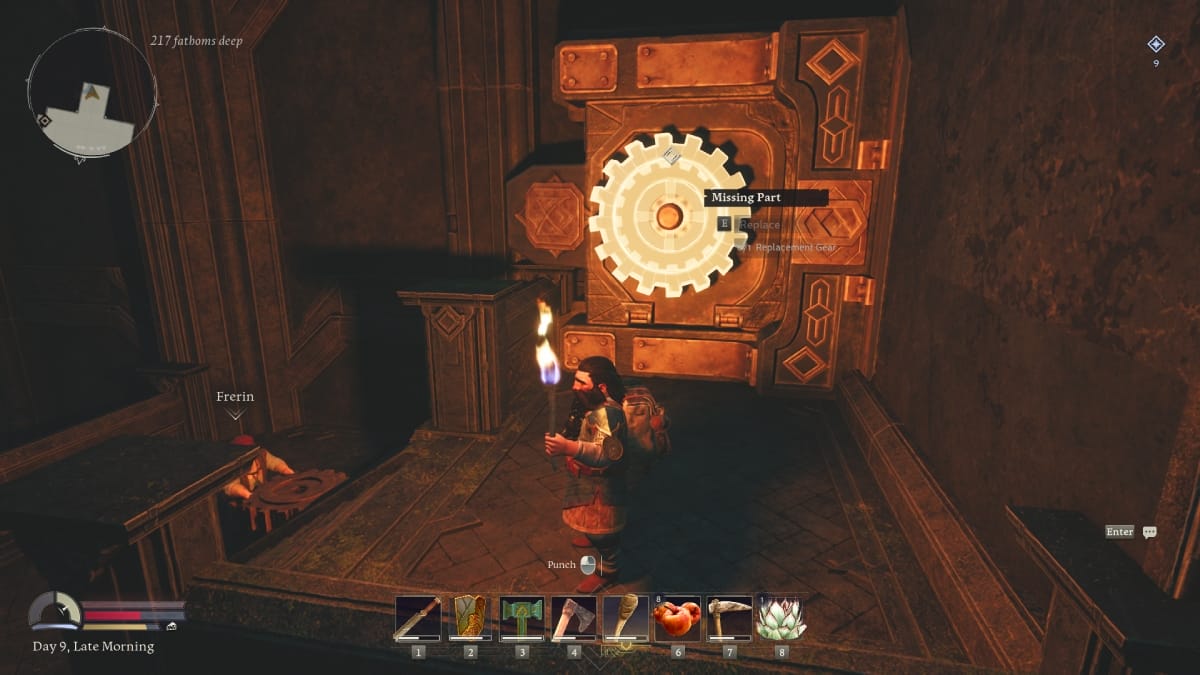The width and height of the screenshot is (1200, 675).
Task: Choose the green war hammer slot
Action: 521,618
